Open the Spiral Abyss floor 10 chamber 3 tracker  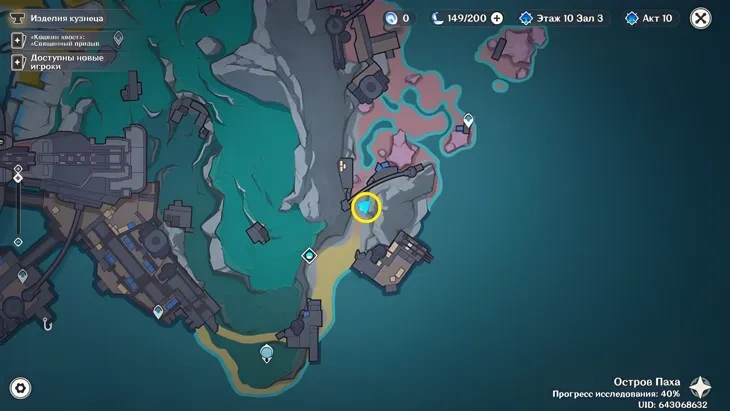[x=562, y=18]
